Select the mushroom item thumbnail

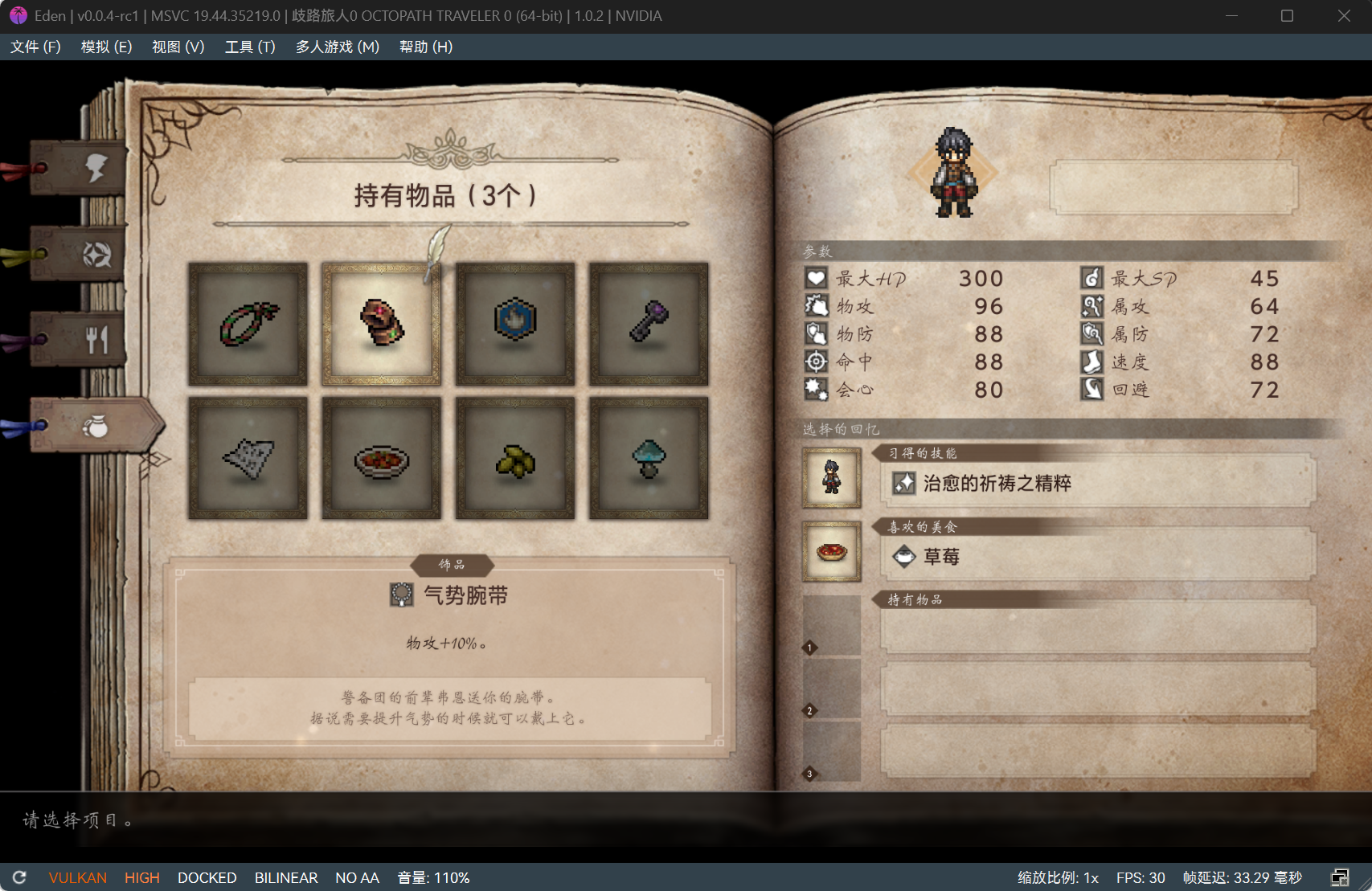pyautogui.click(x=648, y=456)
